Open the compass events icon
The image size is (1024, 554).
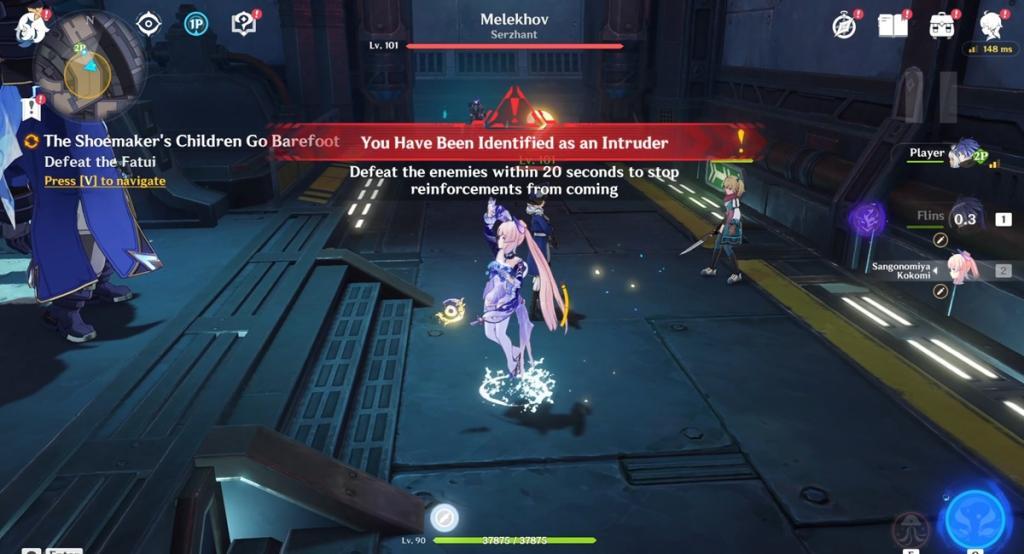point(844,26)
